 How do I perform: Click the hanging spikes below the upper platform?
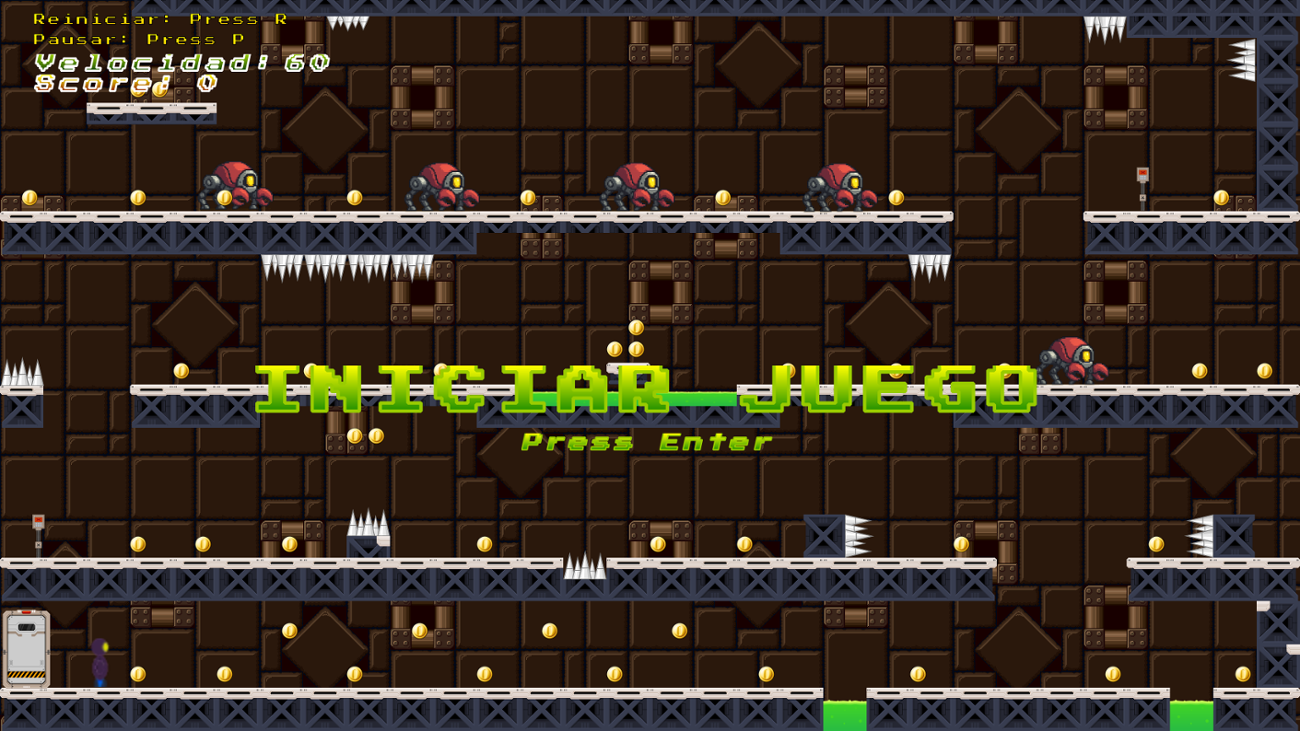(x=330, y=270)
